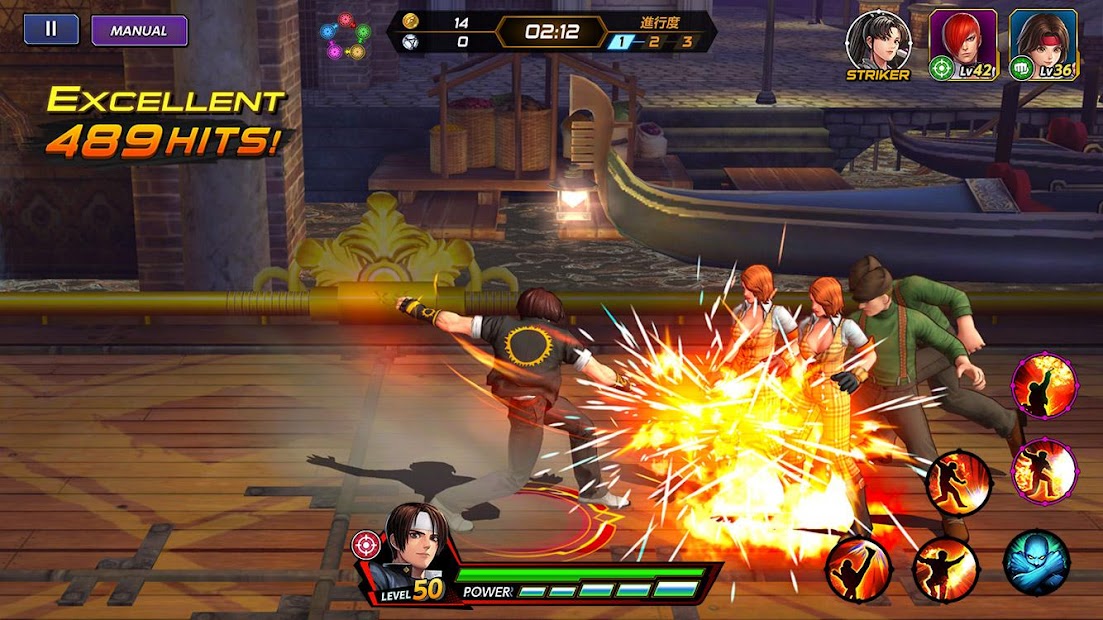
Task: Tap the blue crossed-arms guard icon
Action: pyautogui.click(x=1036, y=562)
